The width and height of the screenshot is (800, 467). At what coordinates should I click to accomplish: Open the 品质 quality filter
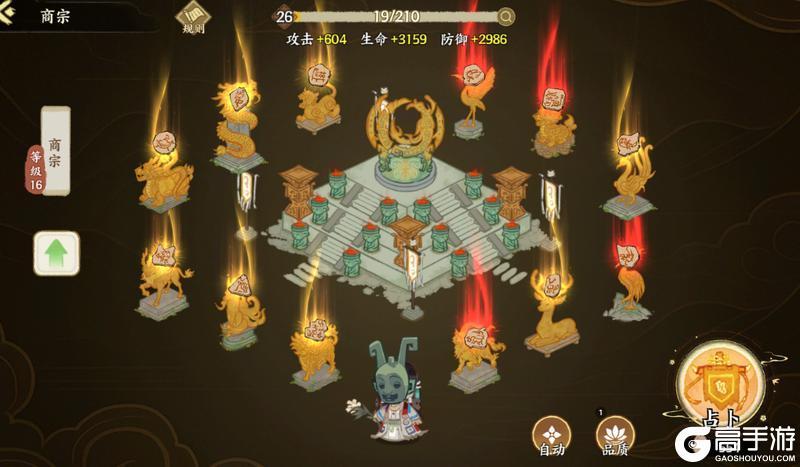pos(614,435)
